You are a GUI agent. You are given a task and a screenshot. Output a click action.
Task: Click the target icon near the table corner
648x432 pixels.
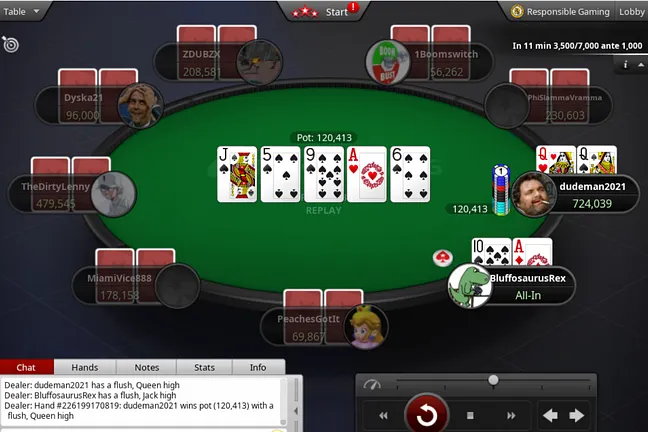[x=10, y=44]
